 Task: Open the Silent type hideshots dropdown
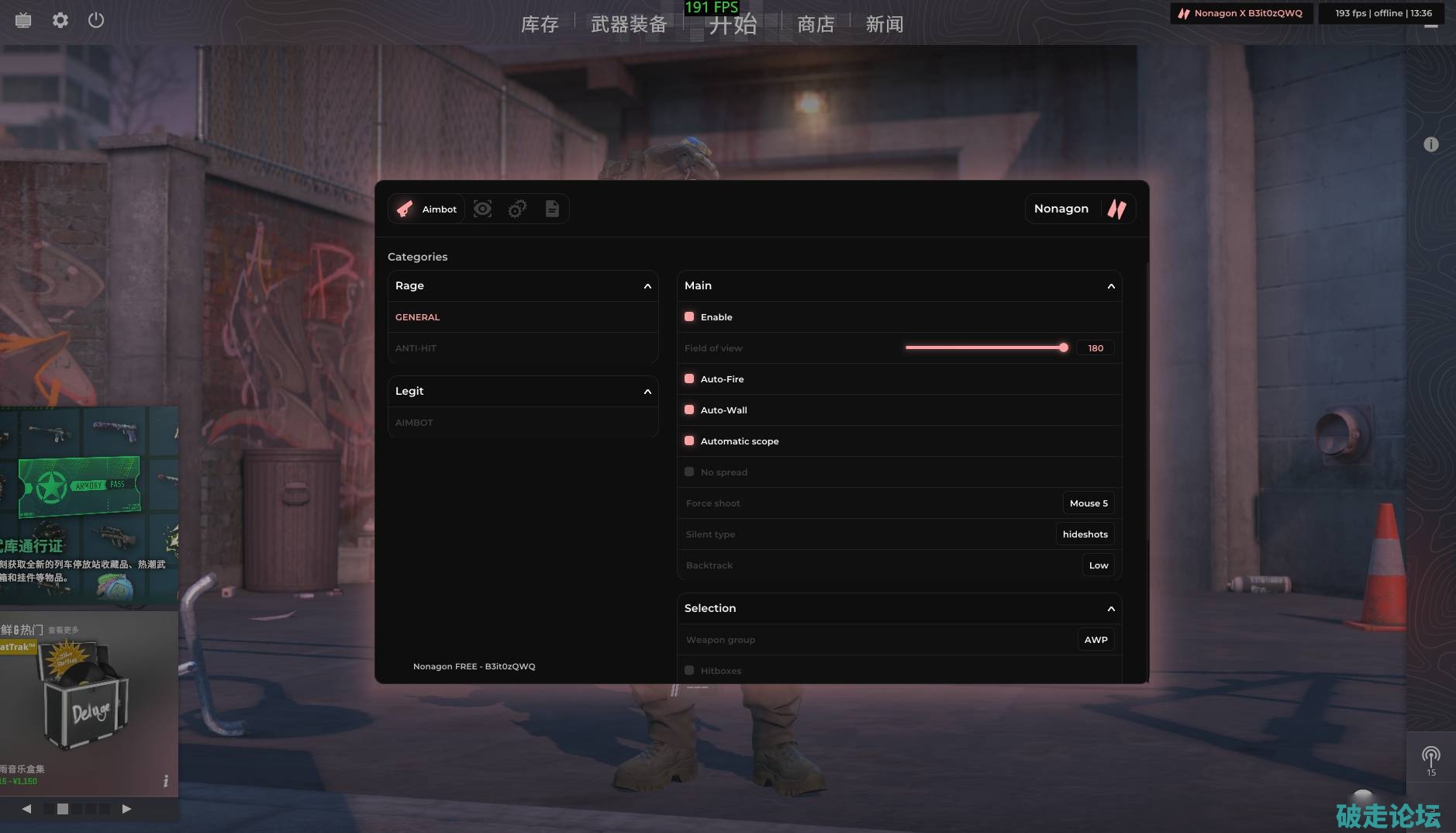(1085, 534)
